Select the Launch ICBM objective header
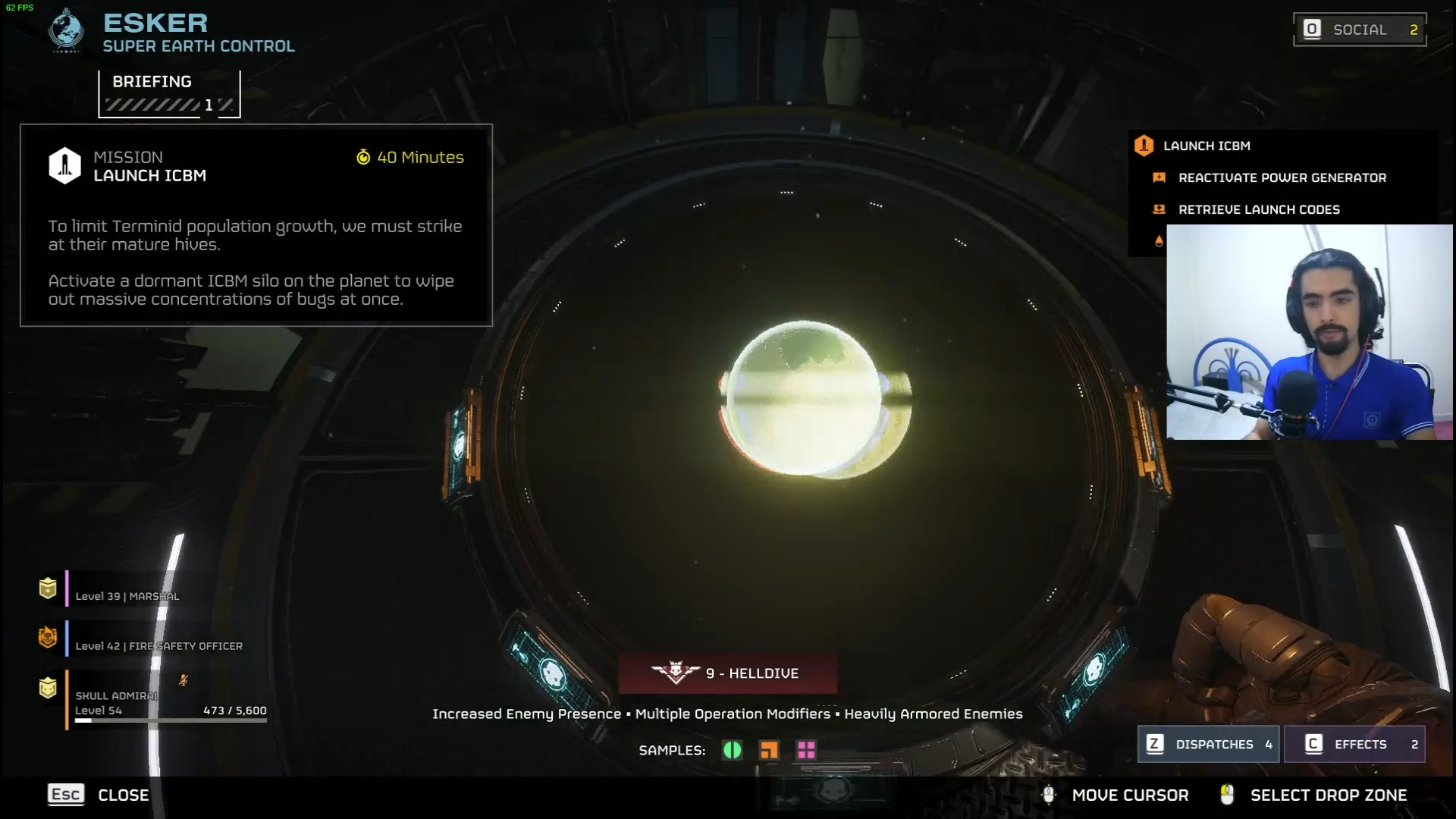The width and height of the screenshot is (1456, 819). tap(1206, 146)
